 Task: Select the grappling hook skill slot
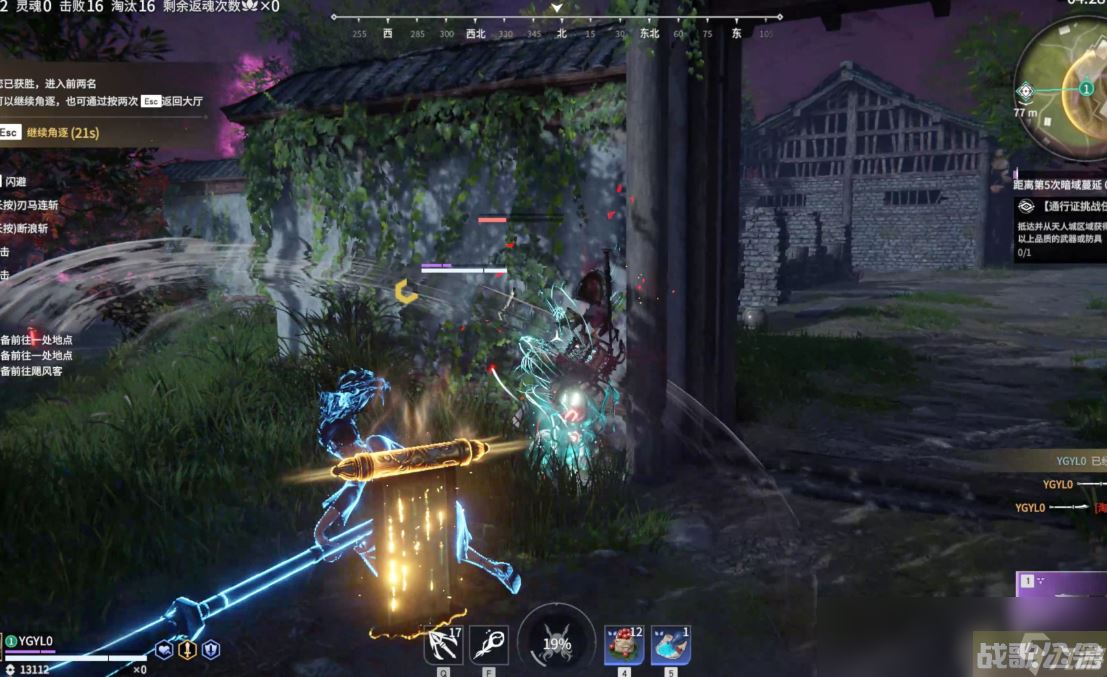(x=443, y=645)
